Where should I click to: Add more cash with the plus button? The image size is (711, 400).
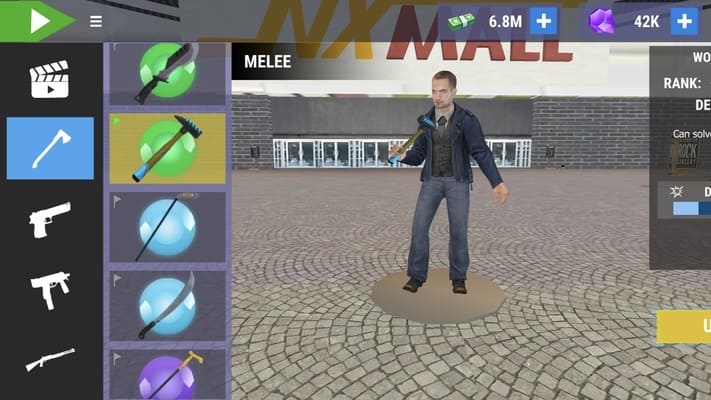click(544, 21)
